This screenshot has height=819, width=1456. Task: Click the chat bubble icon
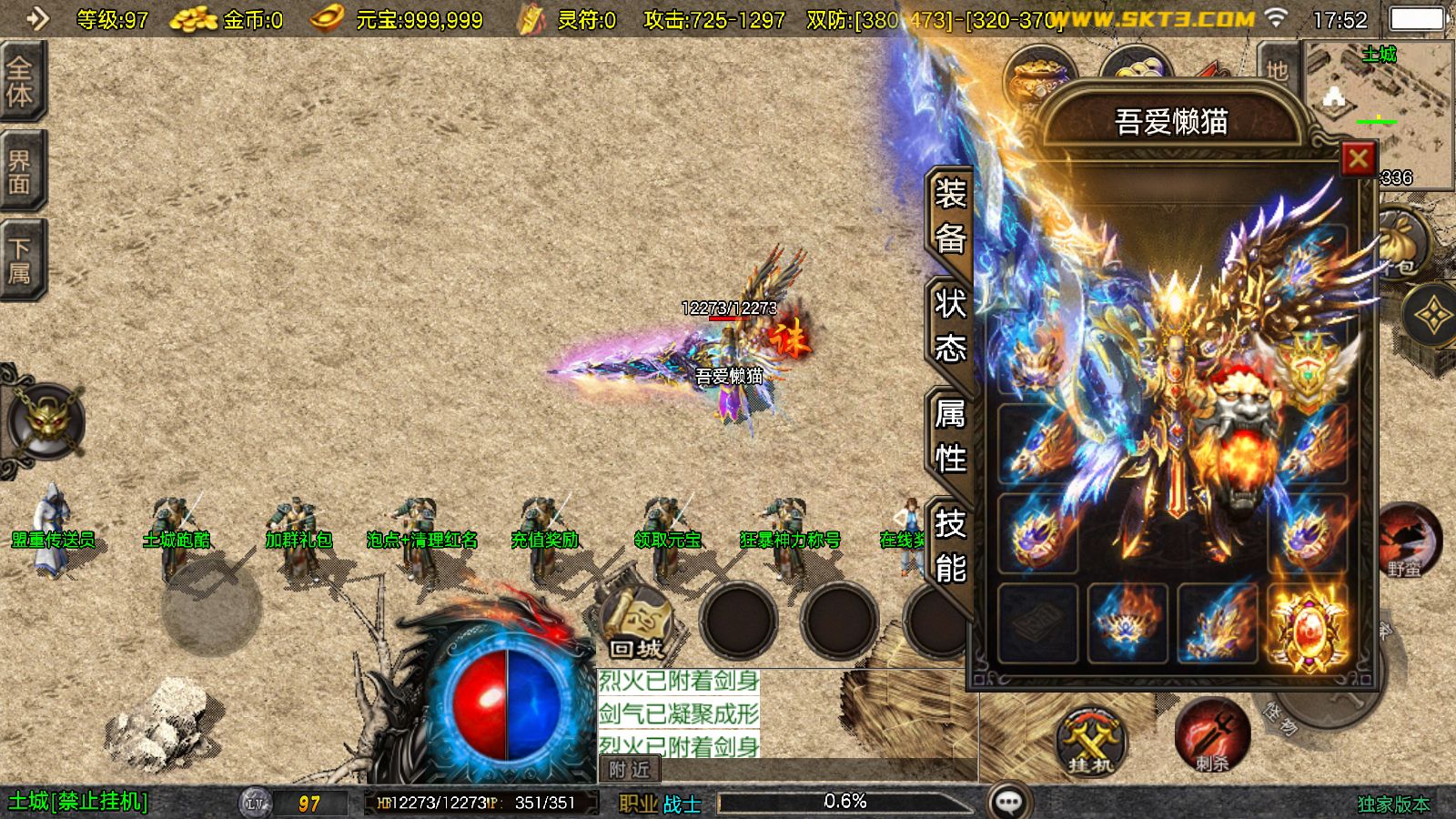coord(1009,802)
